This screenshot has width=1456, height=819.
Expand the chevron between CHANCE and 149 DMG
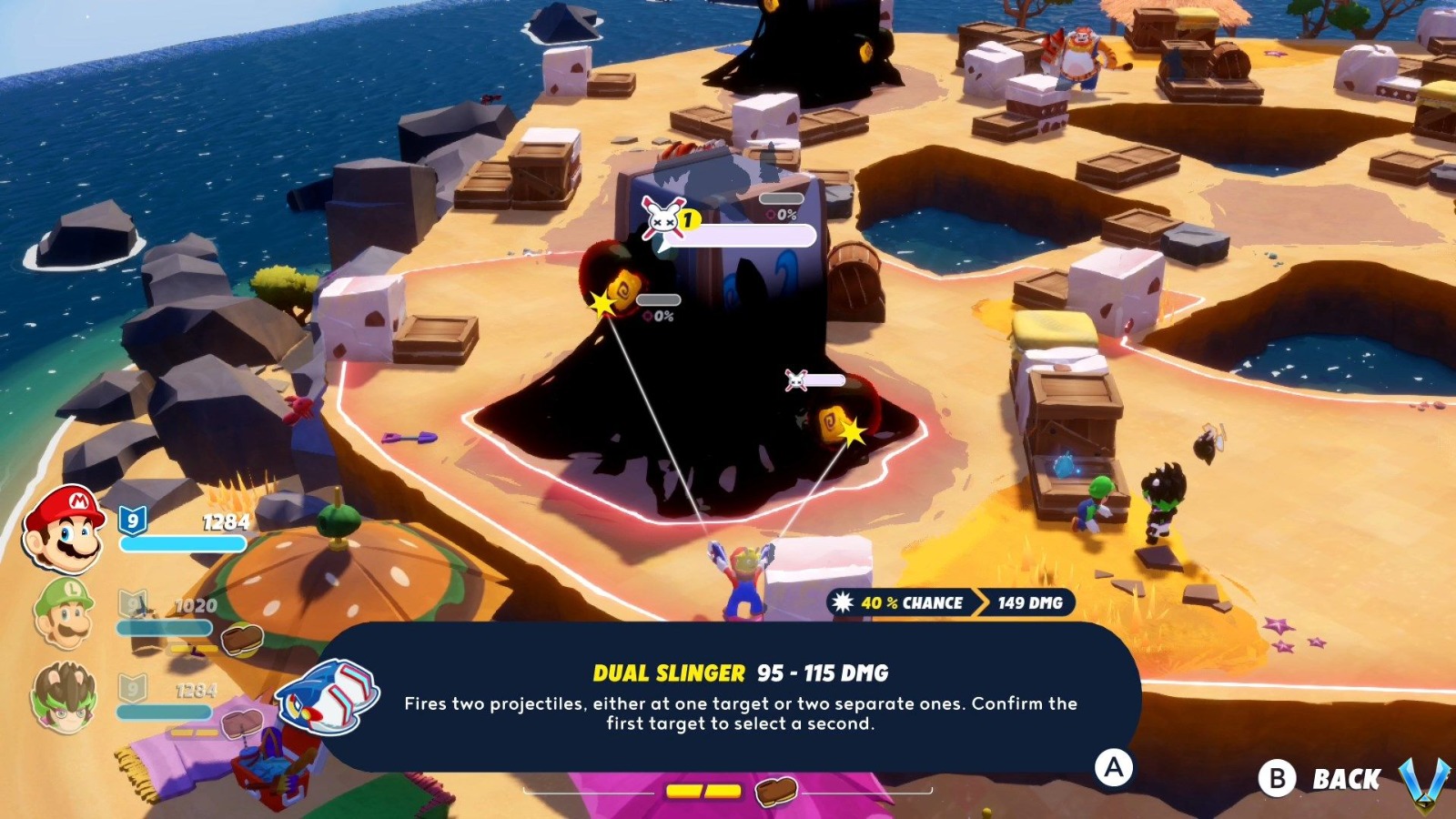980,602
